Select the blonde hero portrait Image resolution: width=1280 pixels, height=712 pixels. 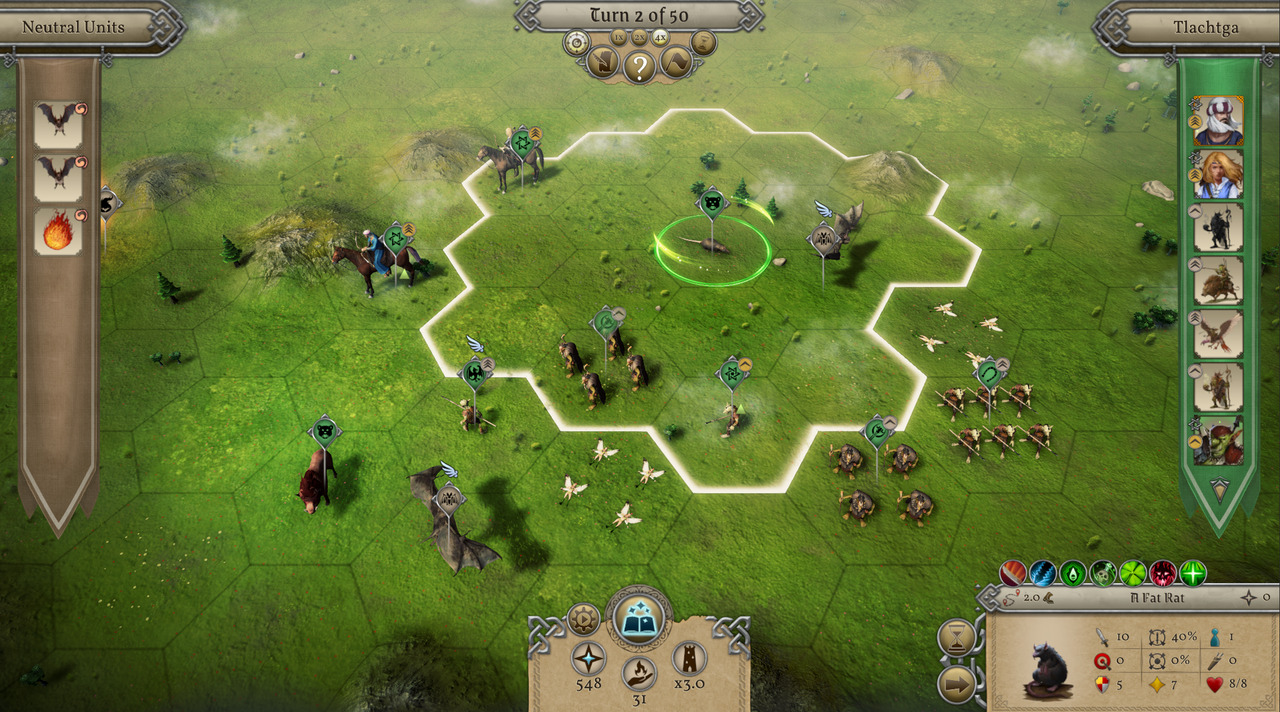1218,174
